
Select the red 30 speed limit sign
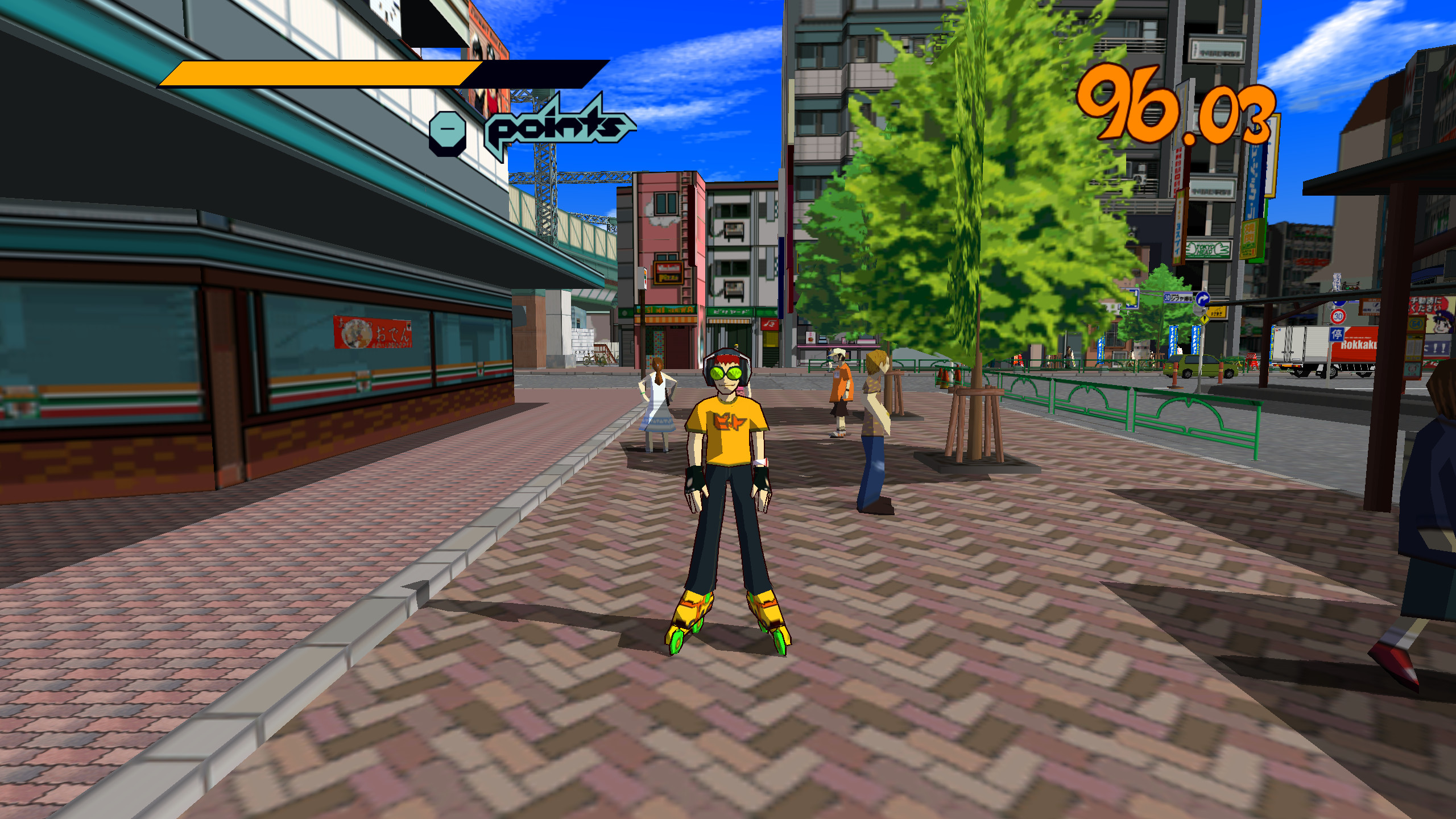click(1339, 316)
